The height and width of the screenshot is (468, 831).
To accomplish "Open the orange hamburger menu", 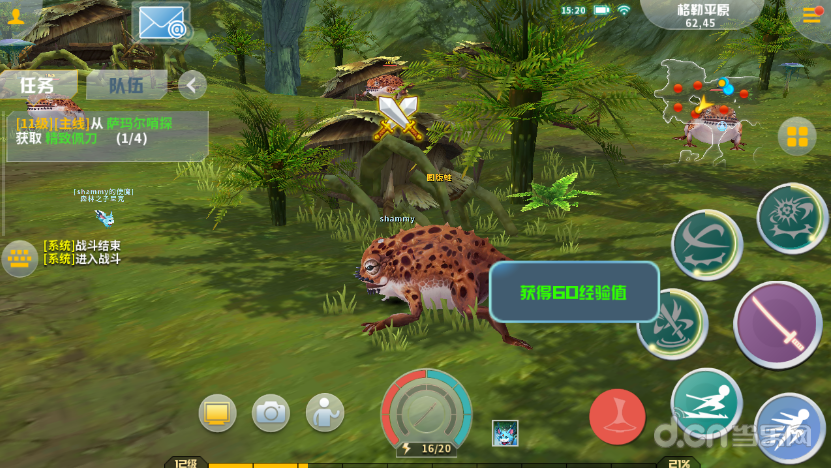I will (x=812, y=14).
